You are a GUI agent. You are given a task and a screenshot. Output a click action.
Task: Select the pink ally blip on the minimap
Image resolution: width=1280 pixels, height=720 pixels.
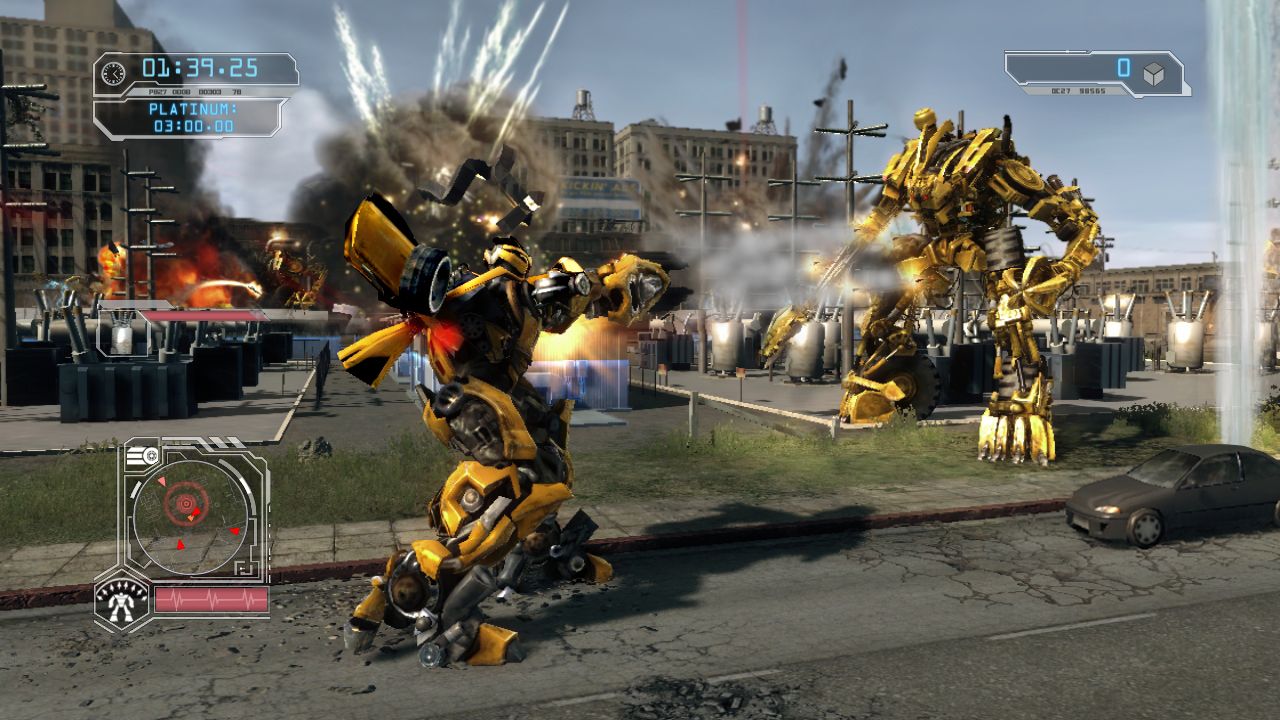[163, 481]
